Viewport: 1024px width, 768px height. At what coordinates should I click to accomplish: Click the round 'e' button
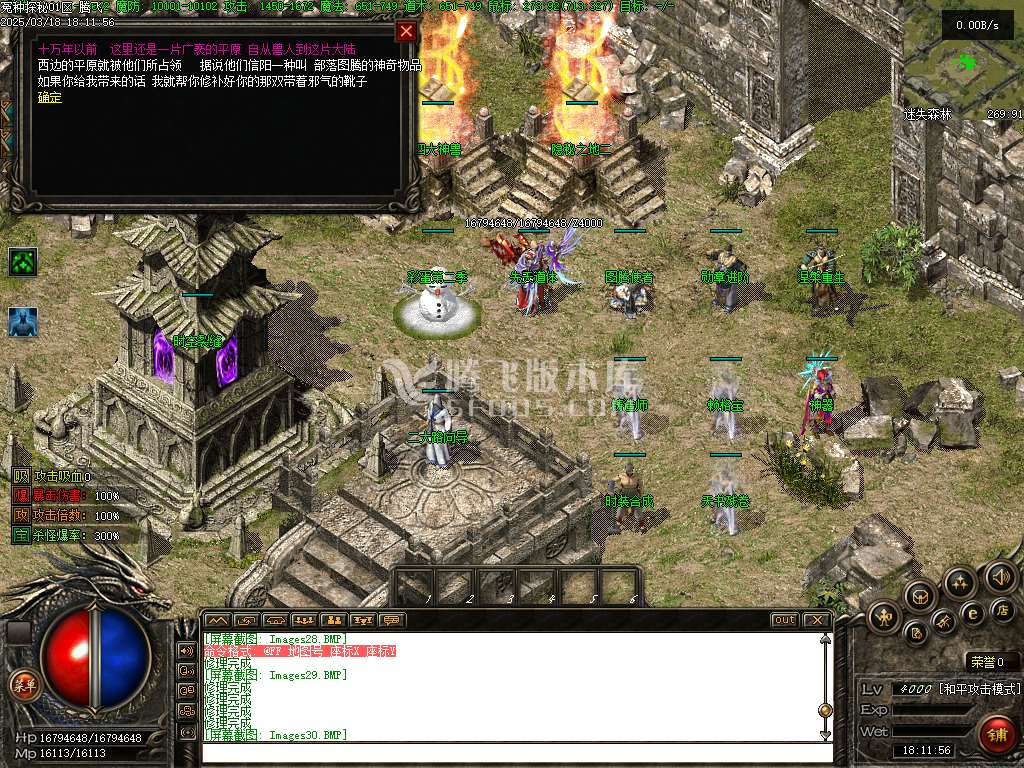tap(971, 613)
